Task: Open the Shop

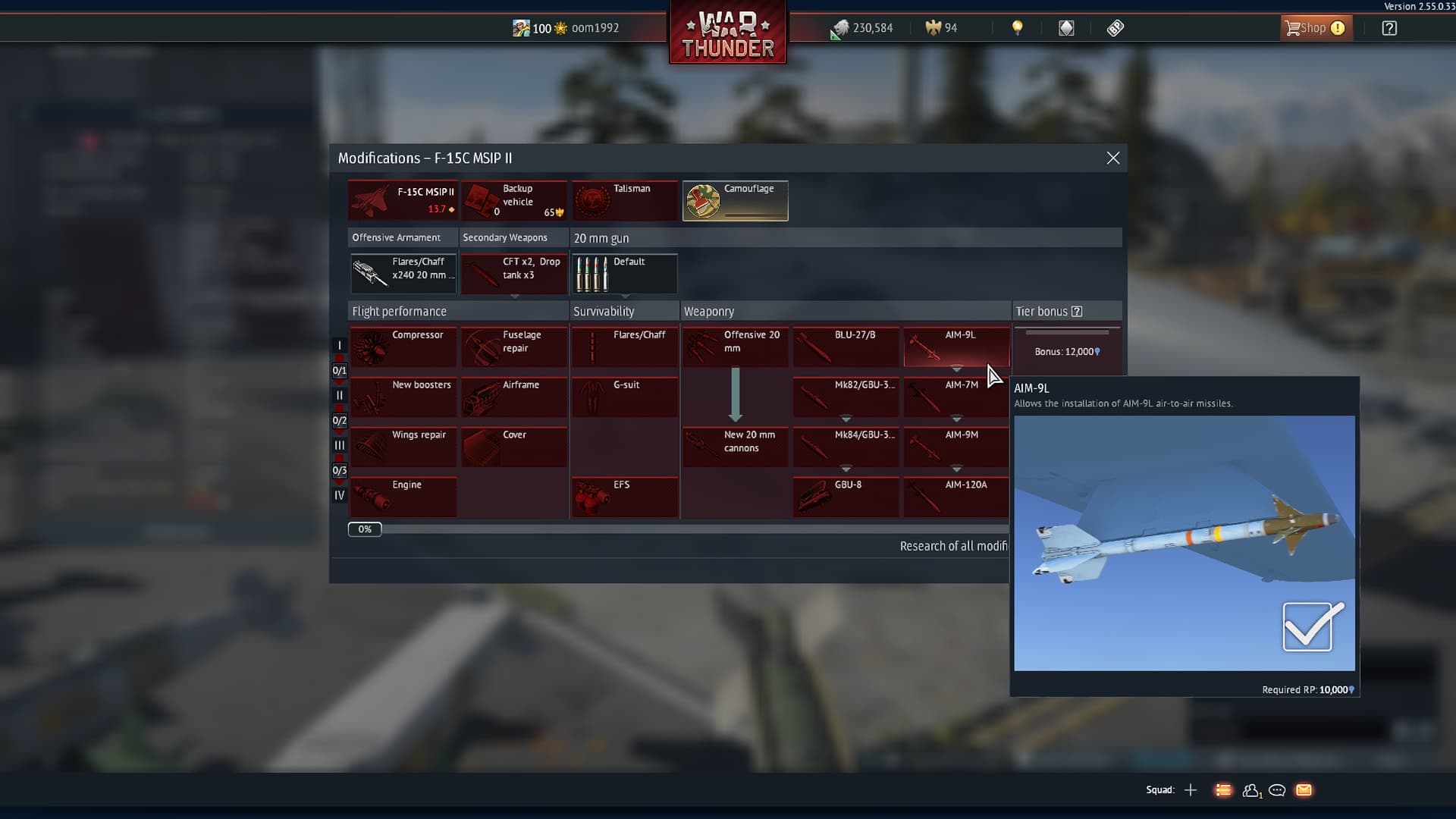Action: point(1315,27)
